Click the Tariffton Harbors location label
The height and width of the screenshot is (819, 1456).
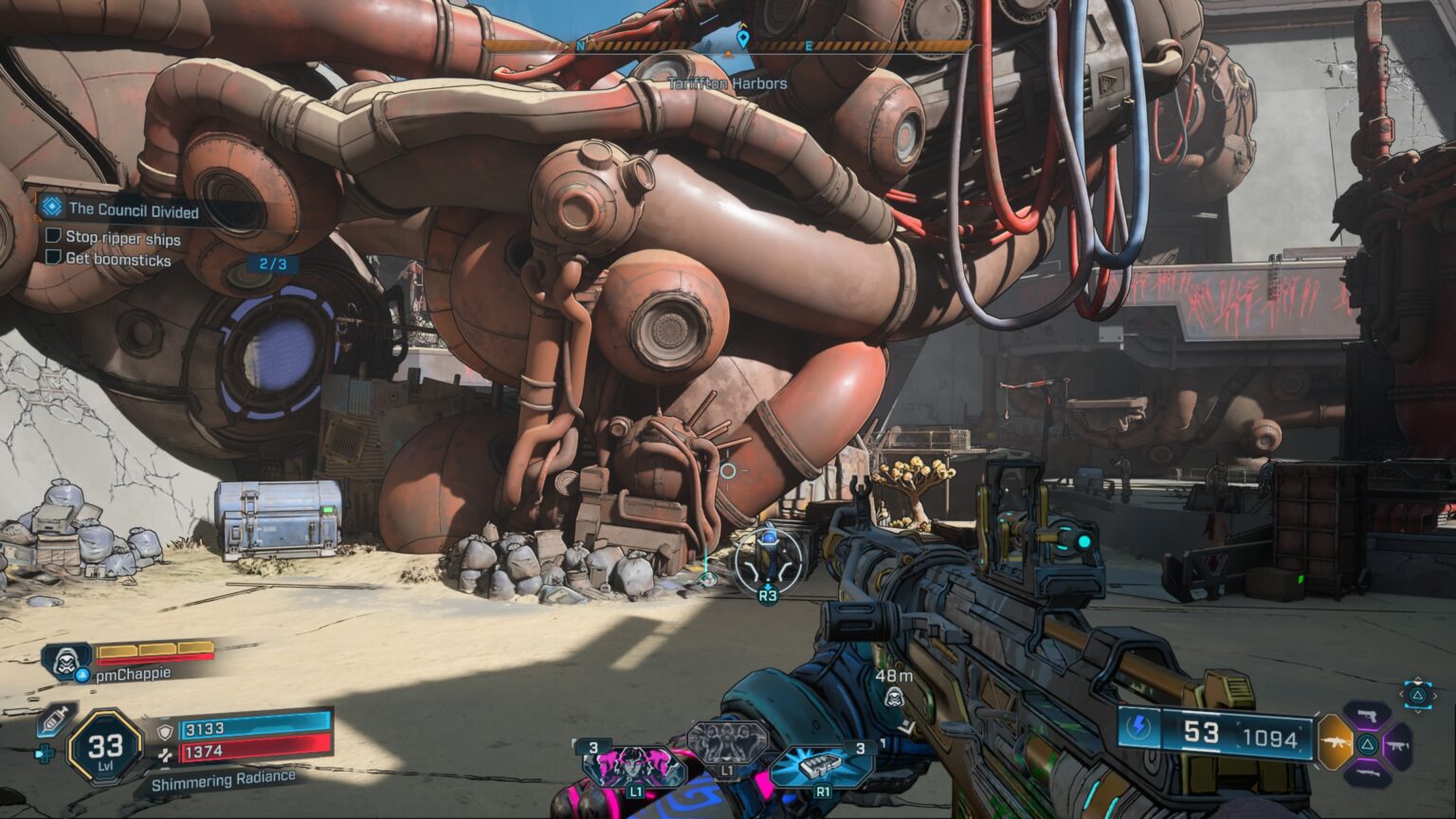pos(728,83)
